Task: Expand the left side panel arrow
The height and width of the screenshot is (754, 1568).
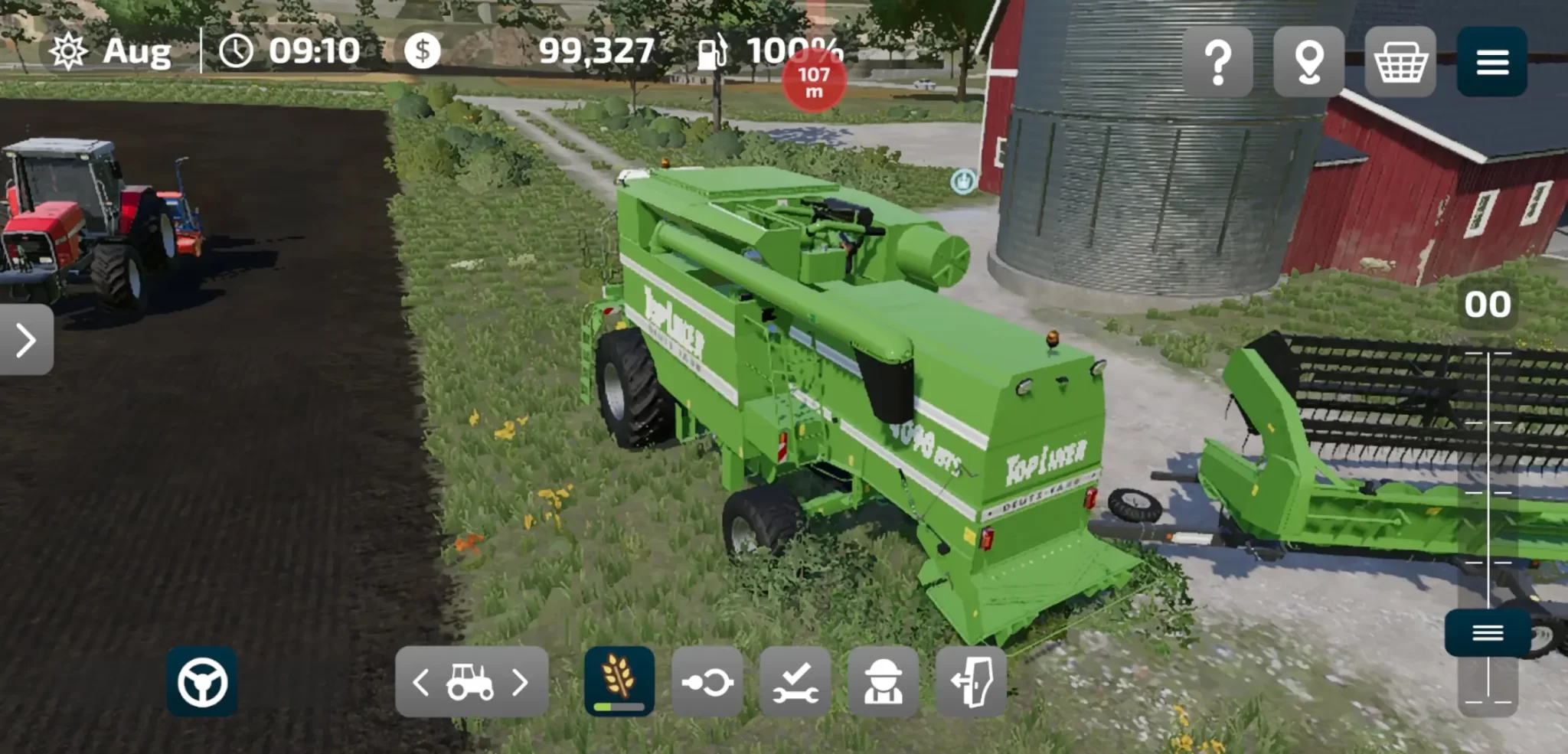Action: point(26,340)
